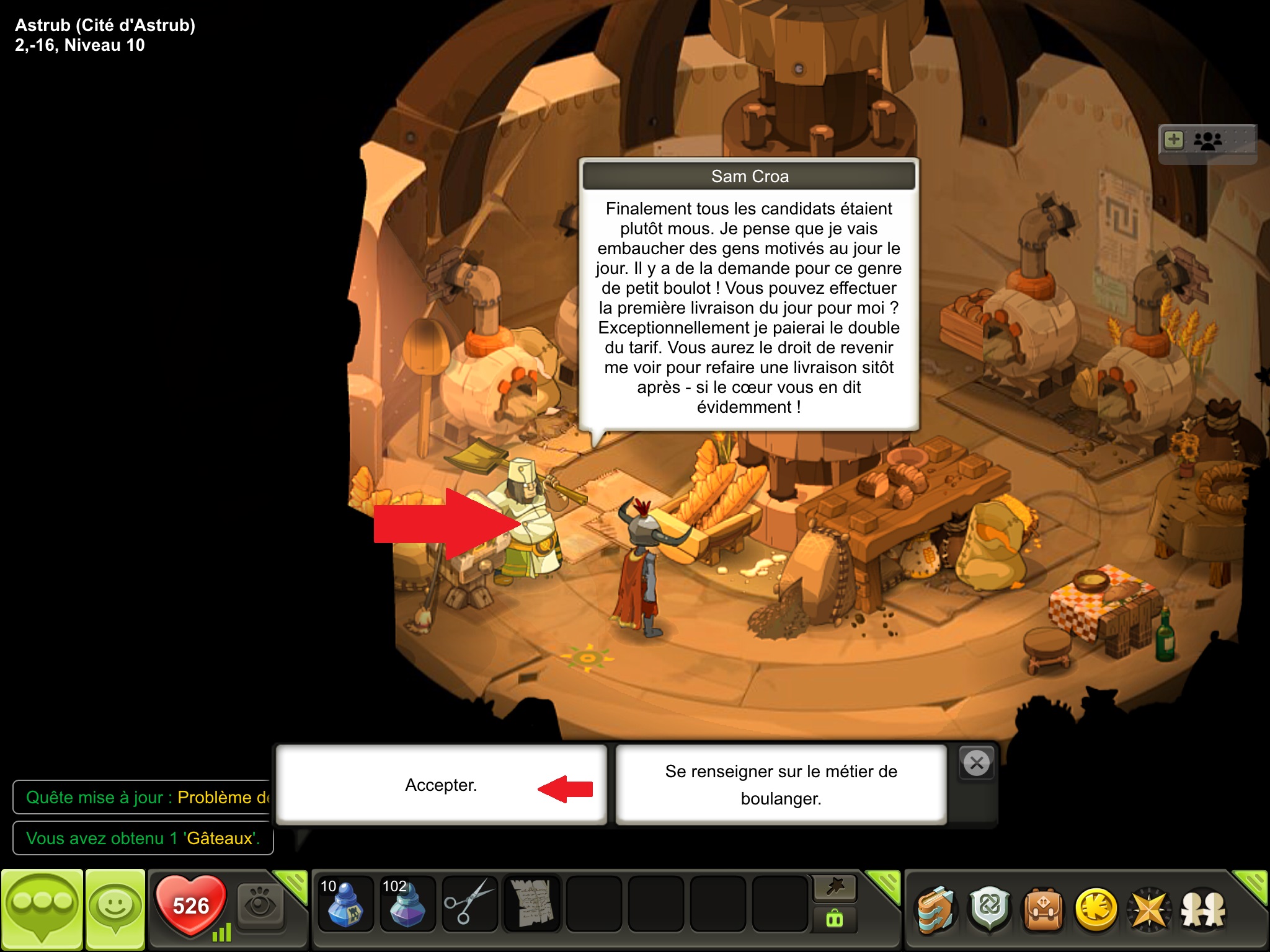Open the compass star map icon
The width and height of the screenshot is (1270, 952).
pyautogui.click(x=1149, y=910)
